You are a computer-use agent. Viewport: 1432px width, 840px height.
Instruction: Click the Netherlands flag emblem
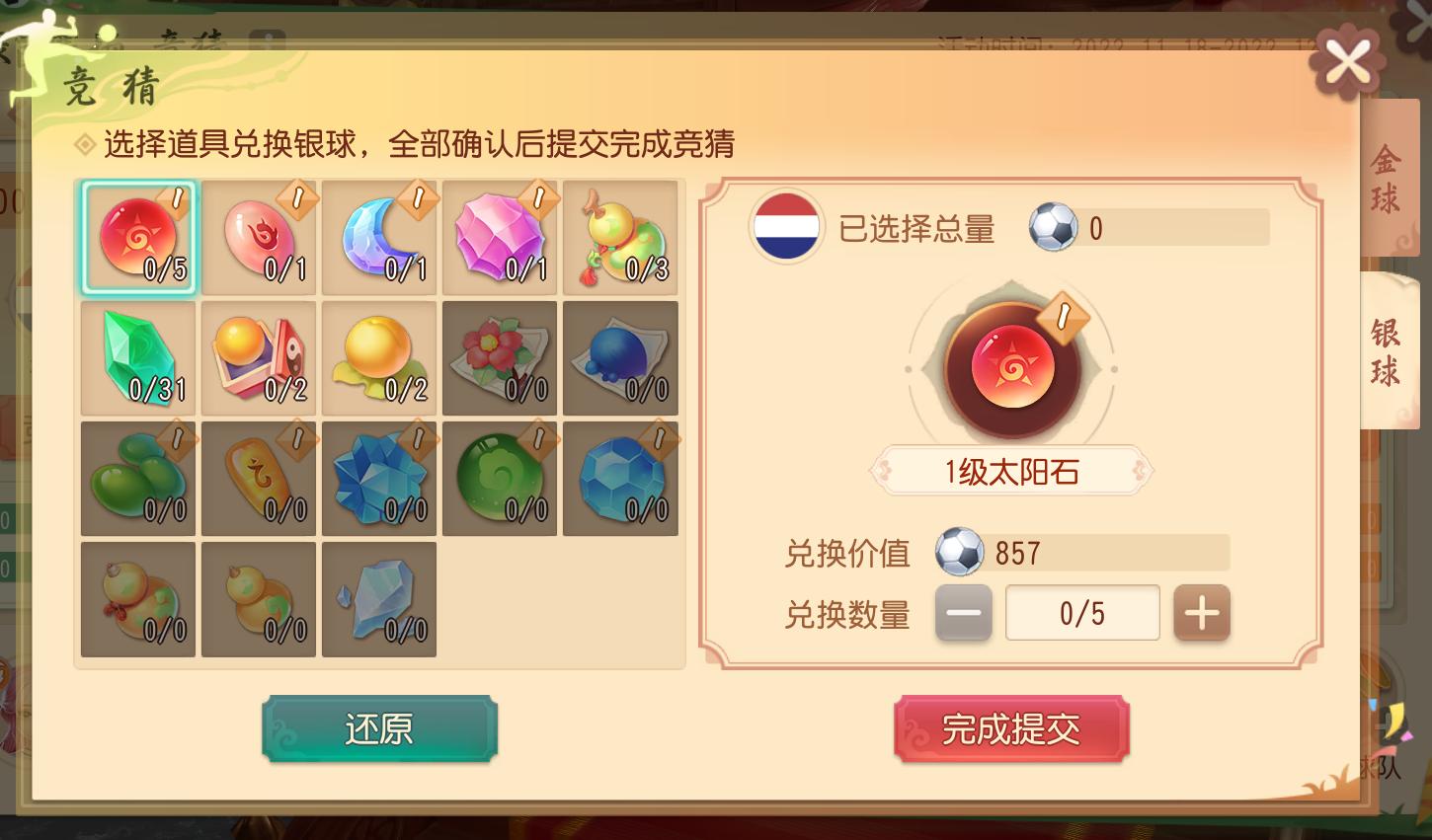[x=786, y=226]
